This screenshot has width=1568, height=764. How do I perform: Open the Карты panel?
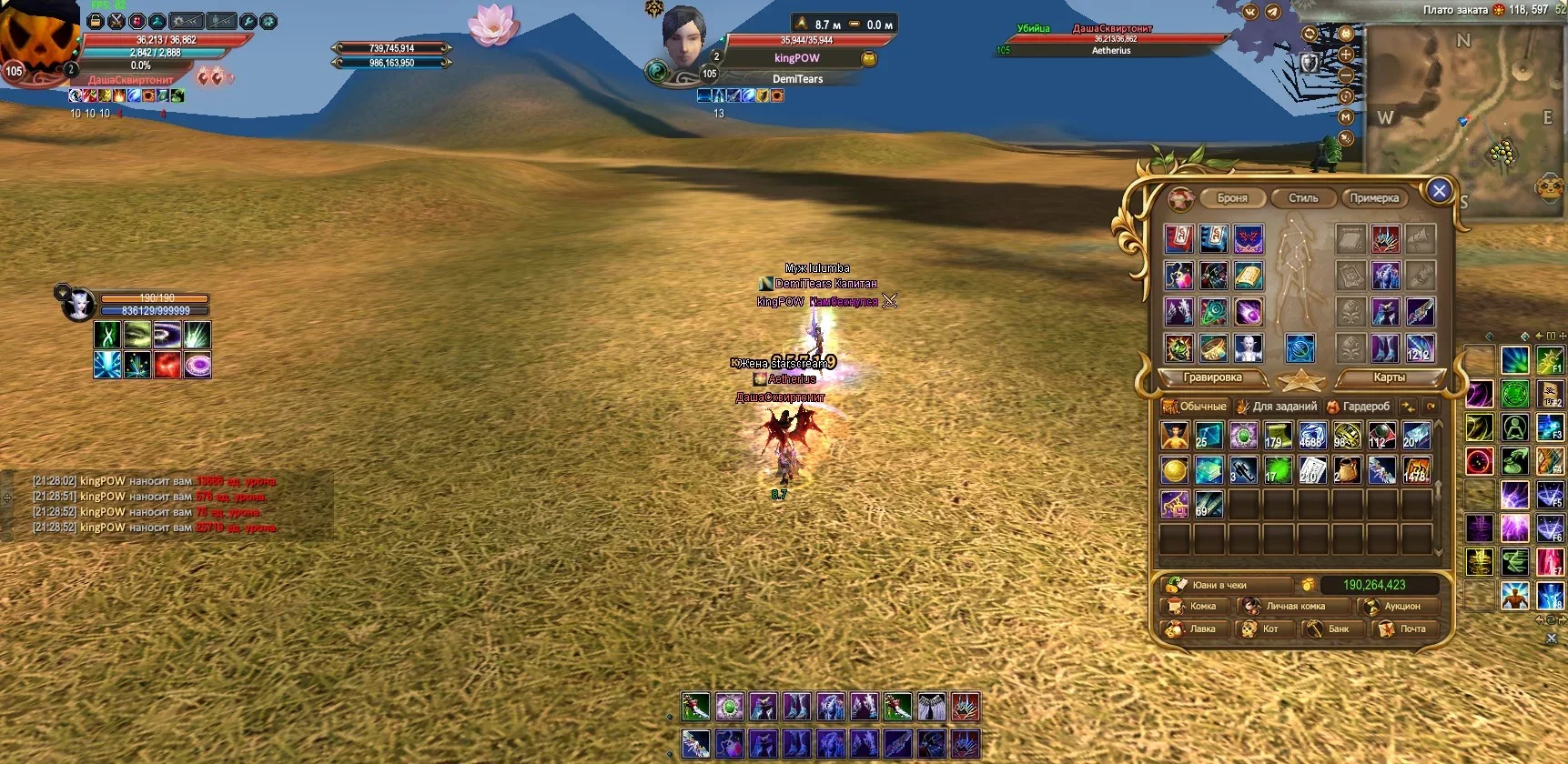pyautogui.click(x=1389, y=377)
